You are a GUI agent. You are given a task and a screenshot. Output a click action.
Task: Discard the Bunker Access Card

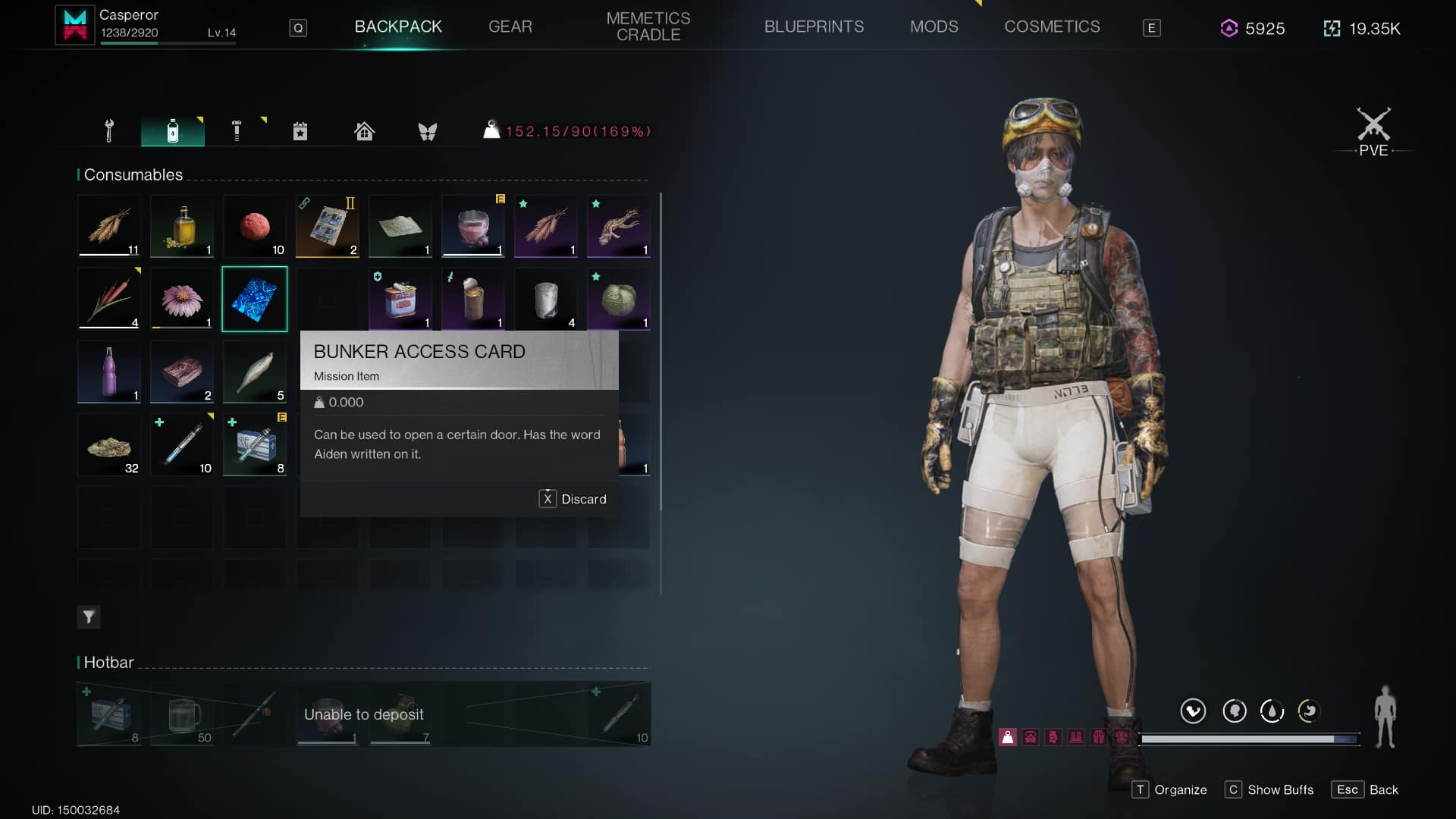pyautogui.click(x=573, y=499)
